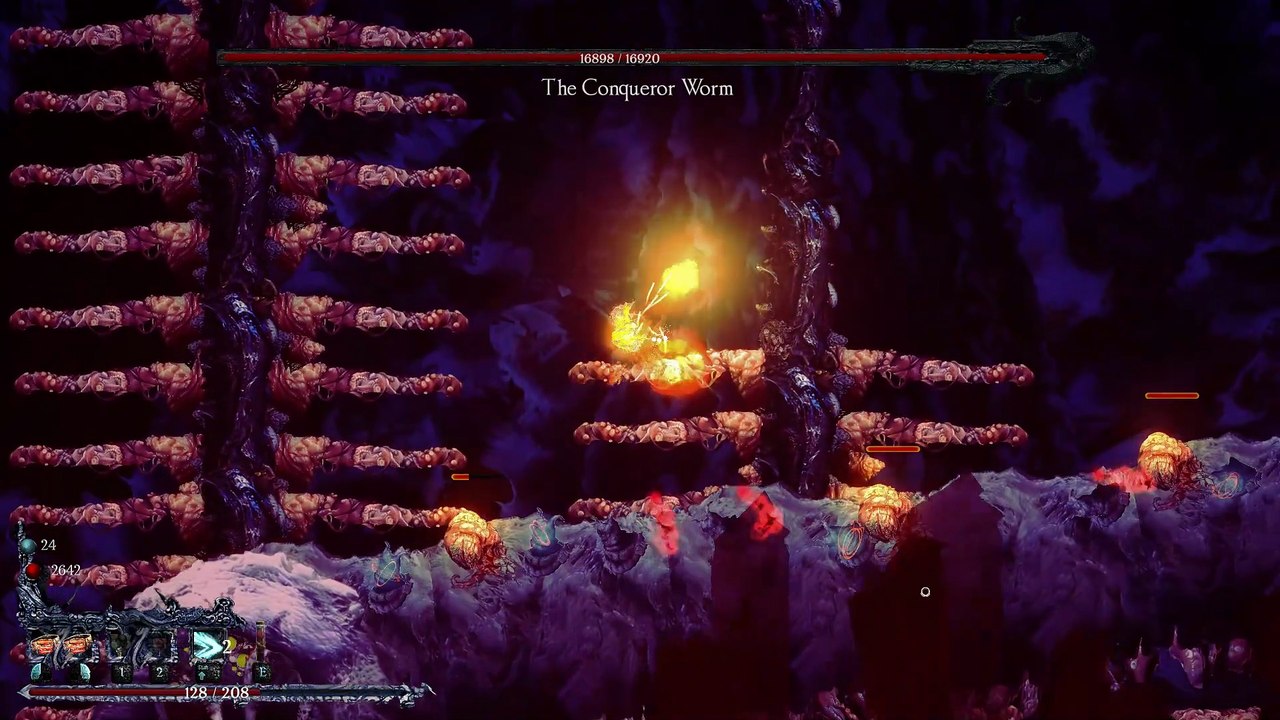Use the healing vial bound to E

[261, 647]
